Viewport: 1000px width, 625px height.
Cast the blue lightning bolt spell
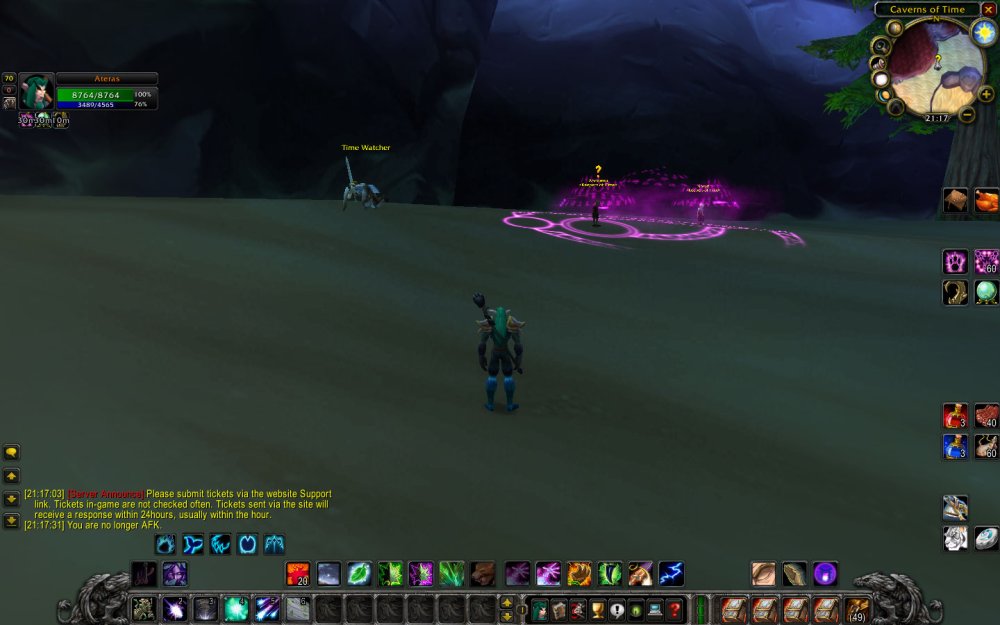coord(671,574)
